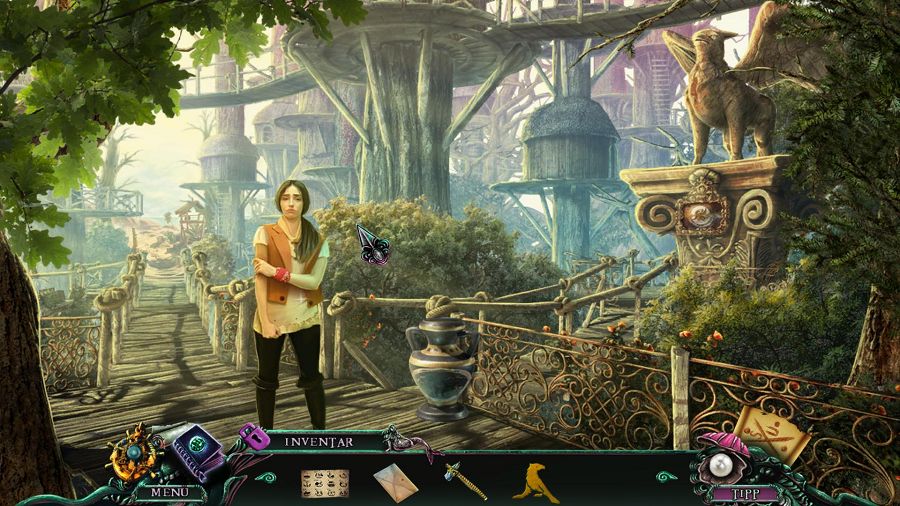The height and width of the screenshot is (506, 900).
Task: Choose the golden griffin figurine item
Action: 535,481
